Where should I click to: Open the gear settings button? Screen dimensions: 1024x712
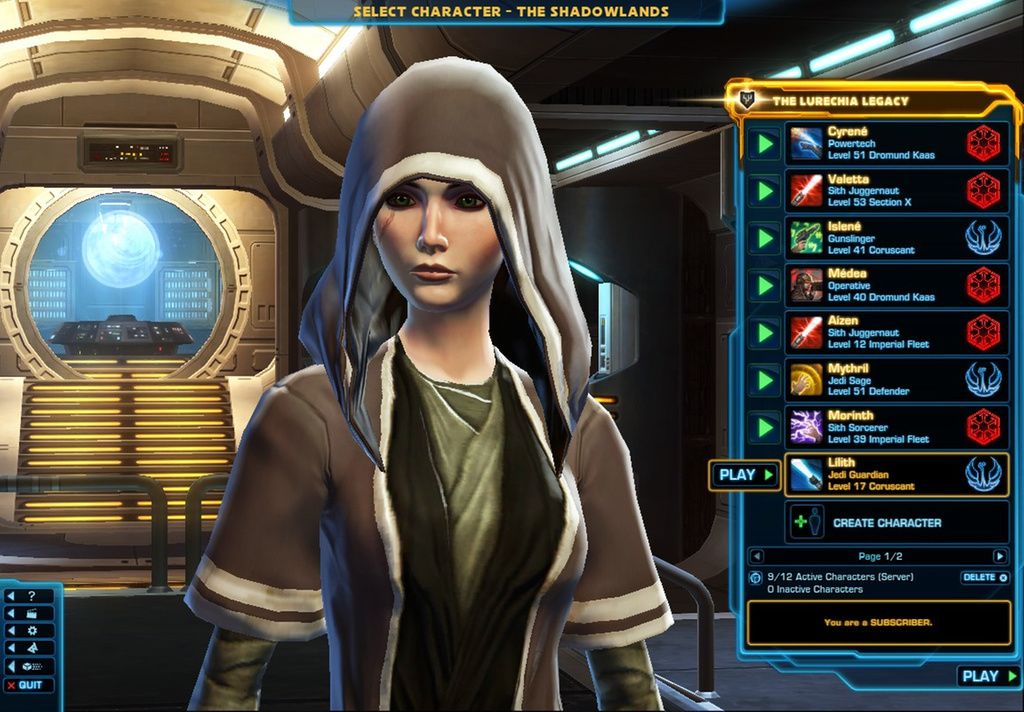(30, 631)
